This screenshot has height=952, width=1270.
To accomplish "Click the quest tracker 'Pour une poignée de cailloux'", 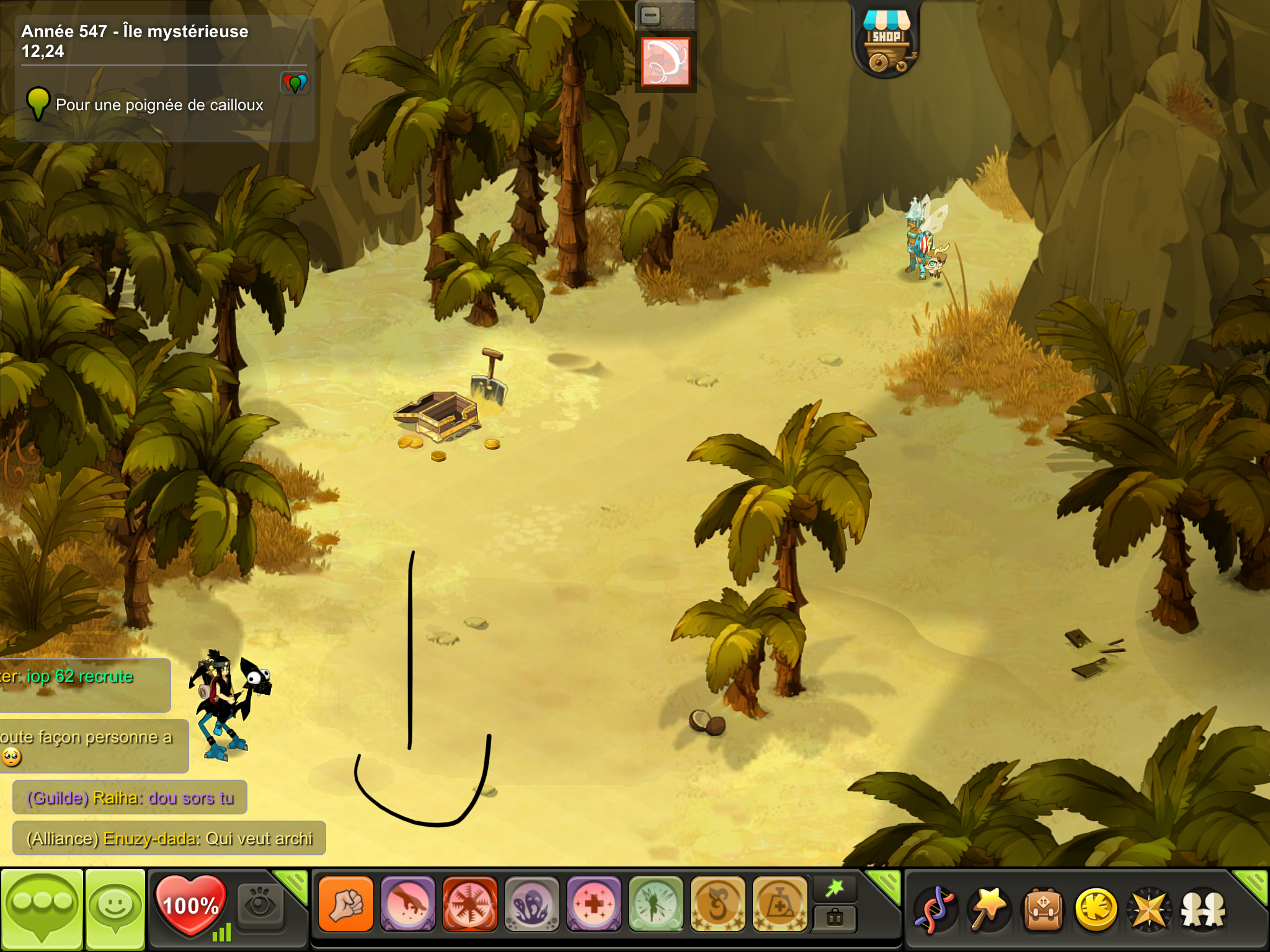I will [159, 105].
